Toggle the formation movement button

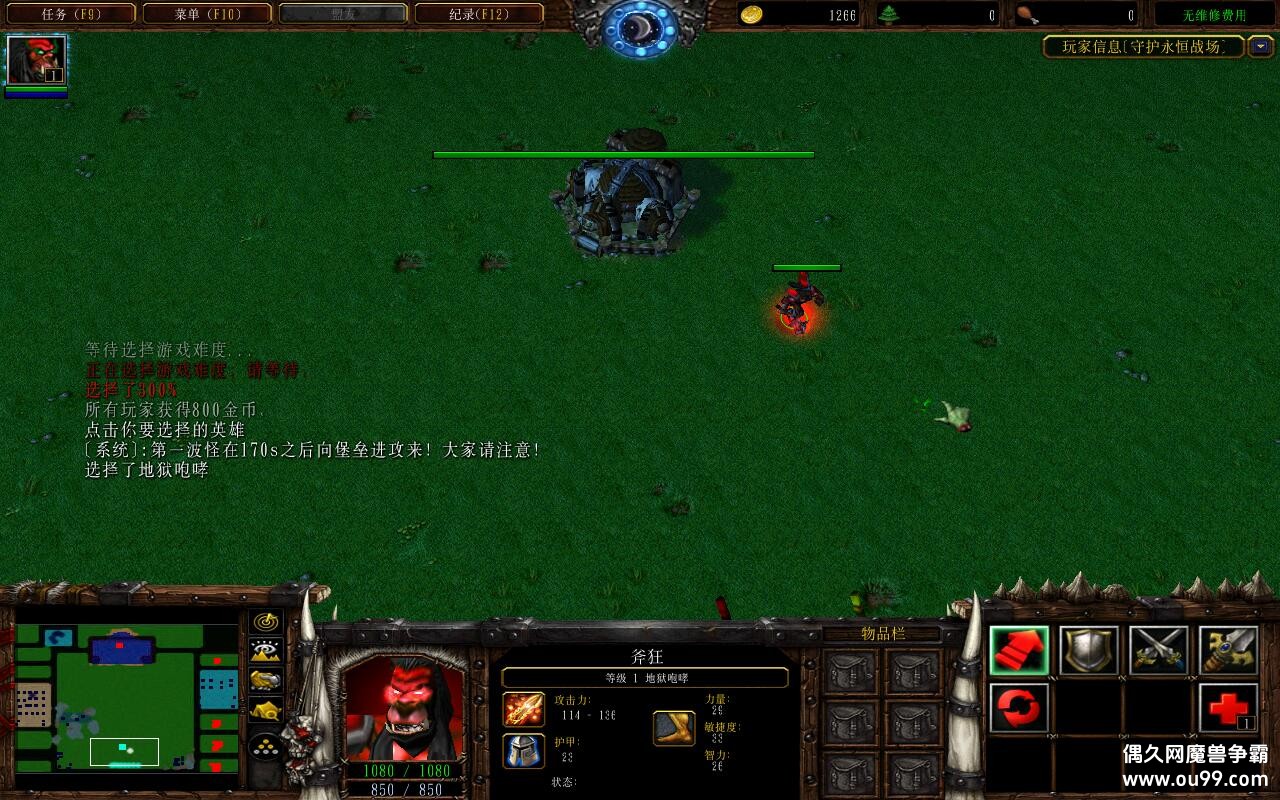pos(265,746)
